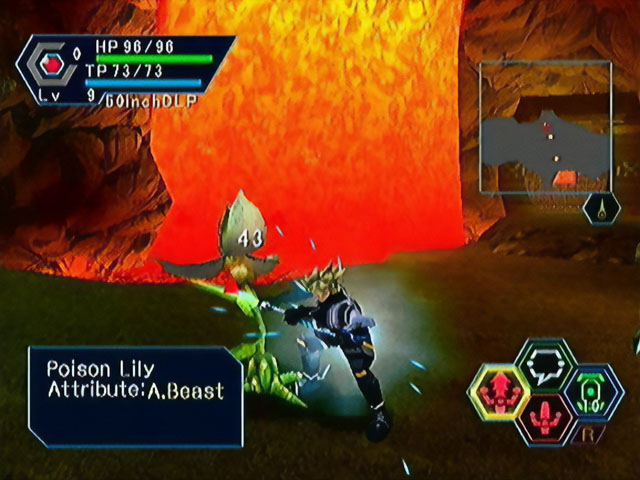
Task: Activate the red-bordered heavy attack hexagon
Action: [x=547, y=417]
